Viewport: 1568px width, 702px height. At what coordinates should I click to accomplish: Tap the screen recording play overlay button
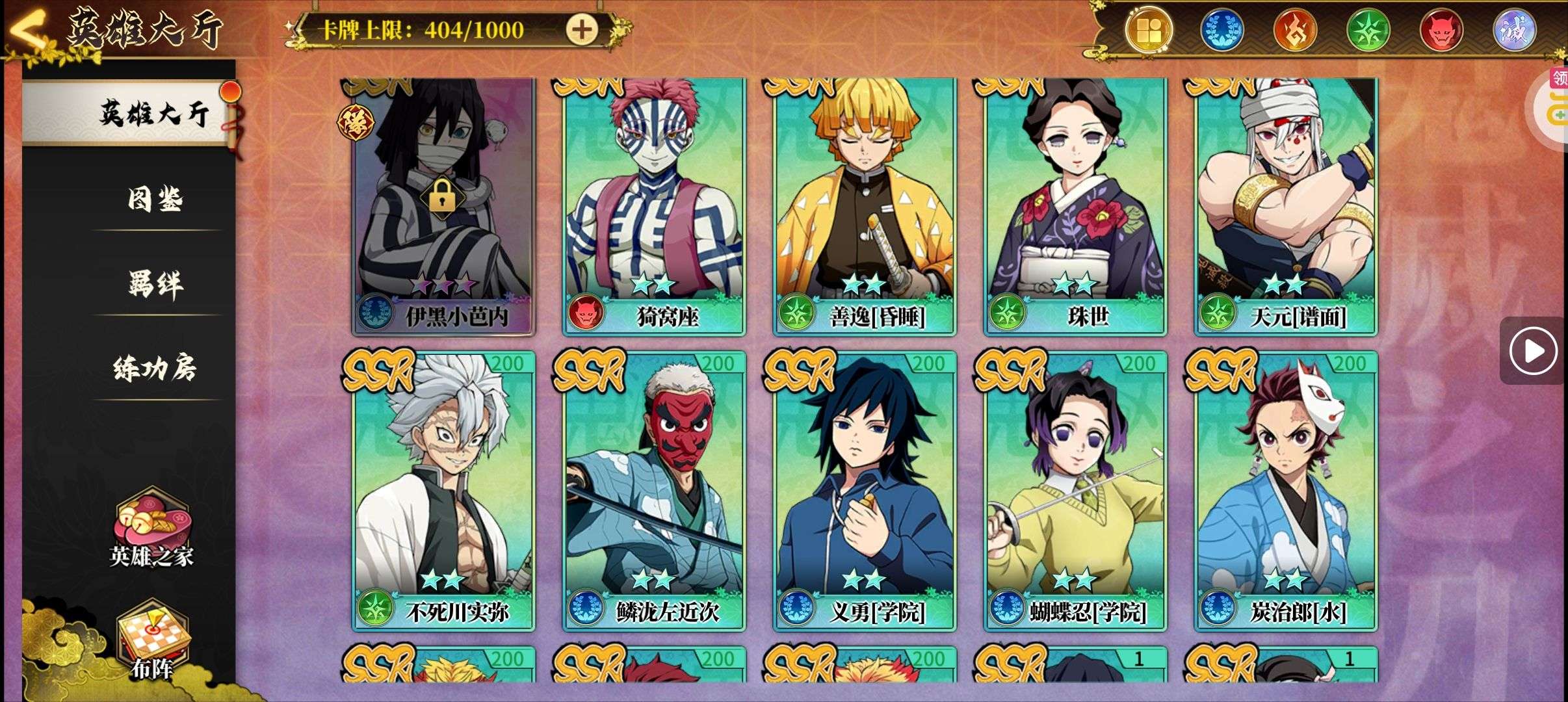(x=1533, y=351)
